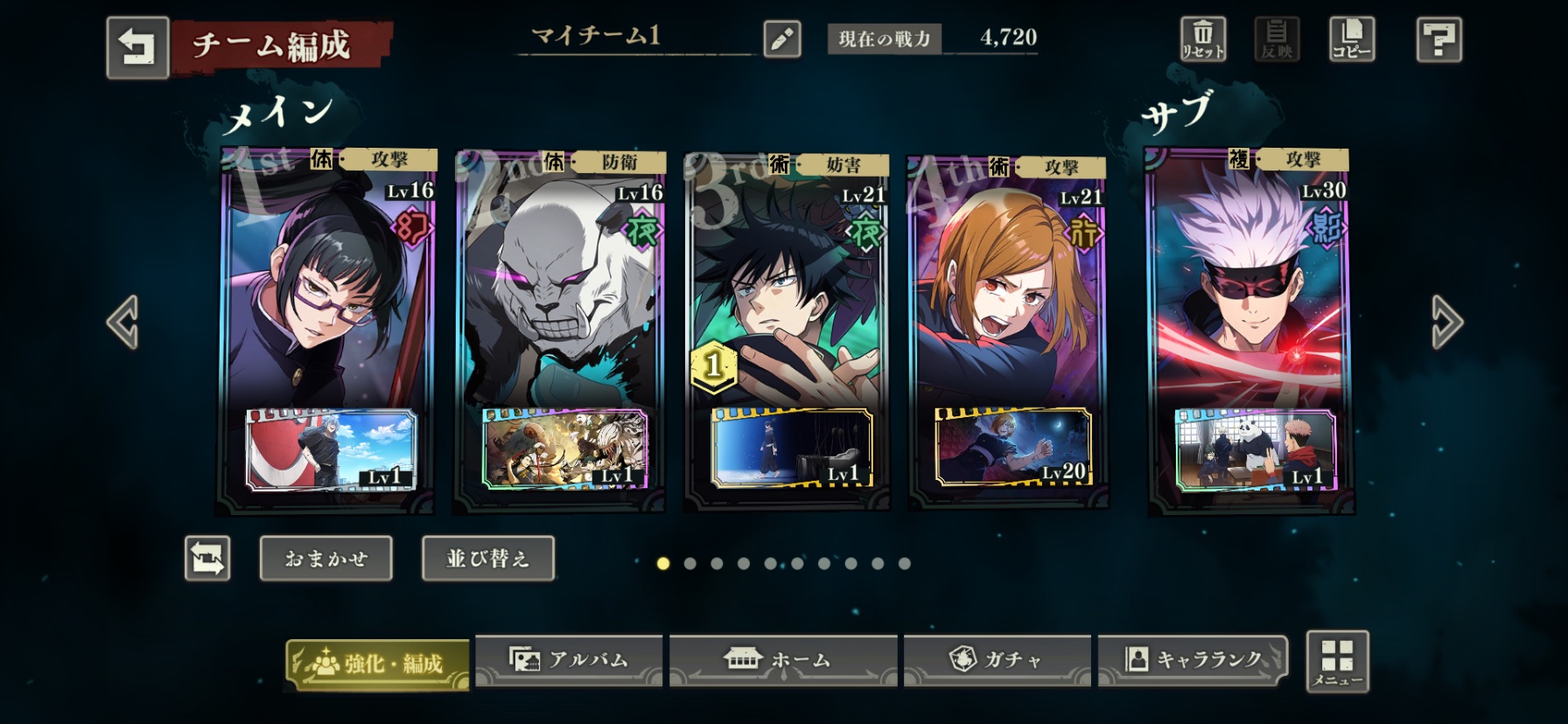Viewport: 1568px width, 724px height.
Task: Switch to the キャラランク tab
Action: pyautogui.click(x=1193, y=660)
